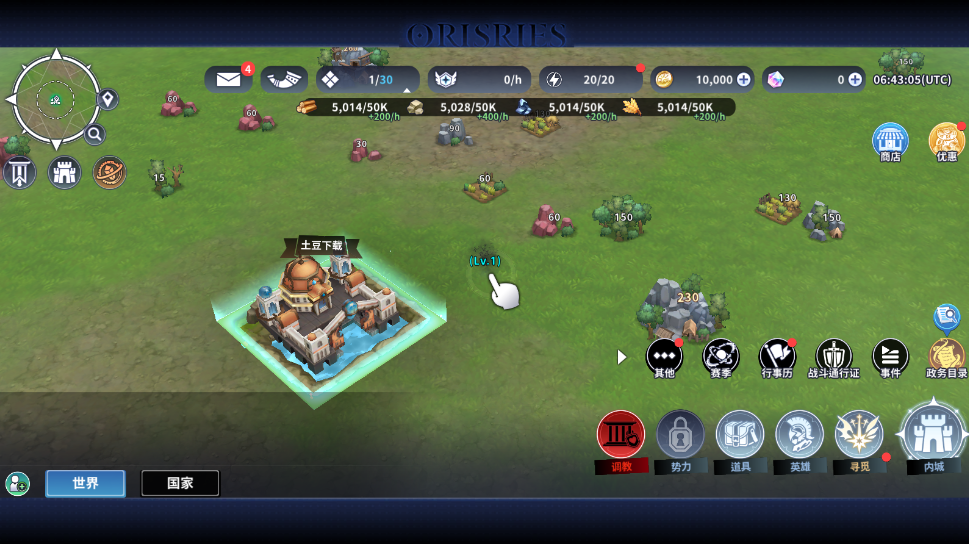Open the 事件 events list

(890, 356)
